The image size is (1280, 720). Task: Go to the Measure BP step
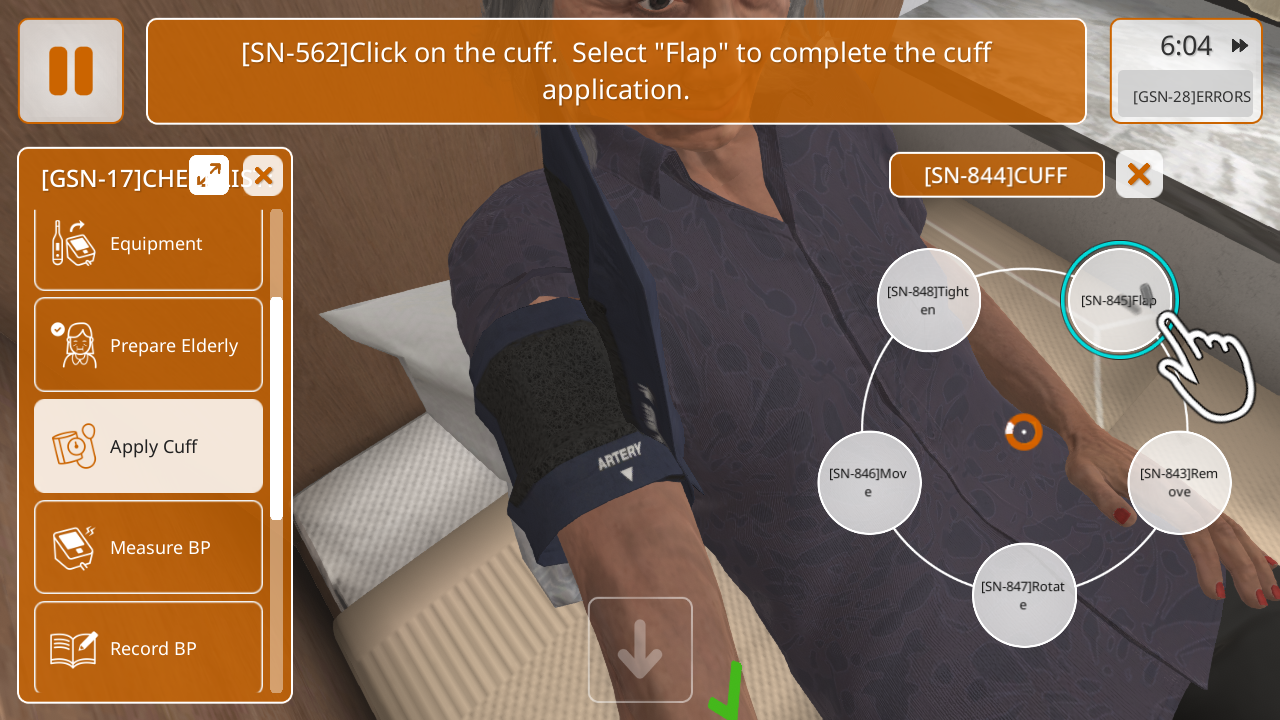click(148, 547)
